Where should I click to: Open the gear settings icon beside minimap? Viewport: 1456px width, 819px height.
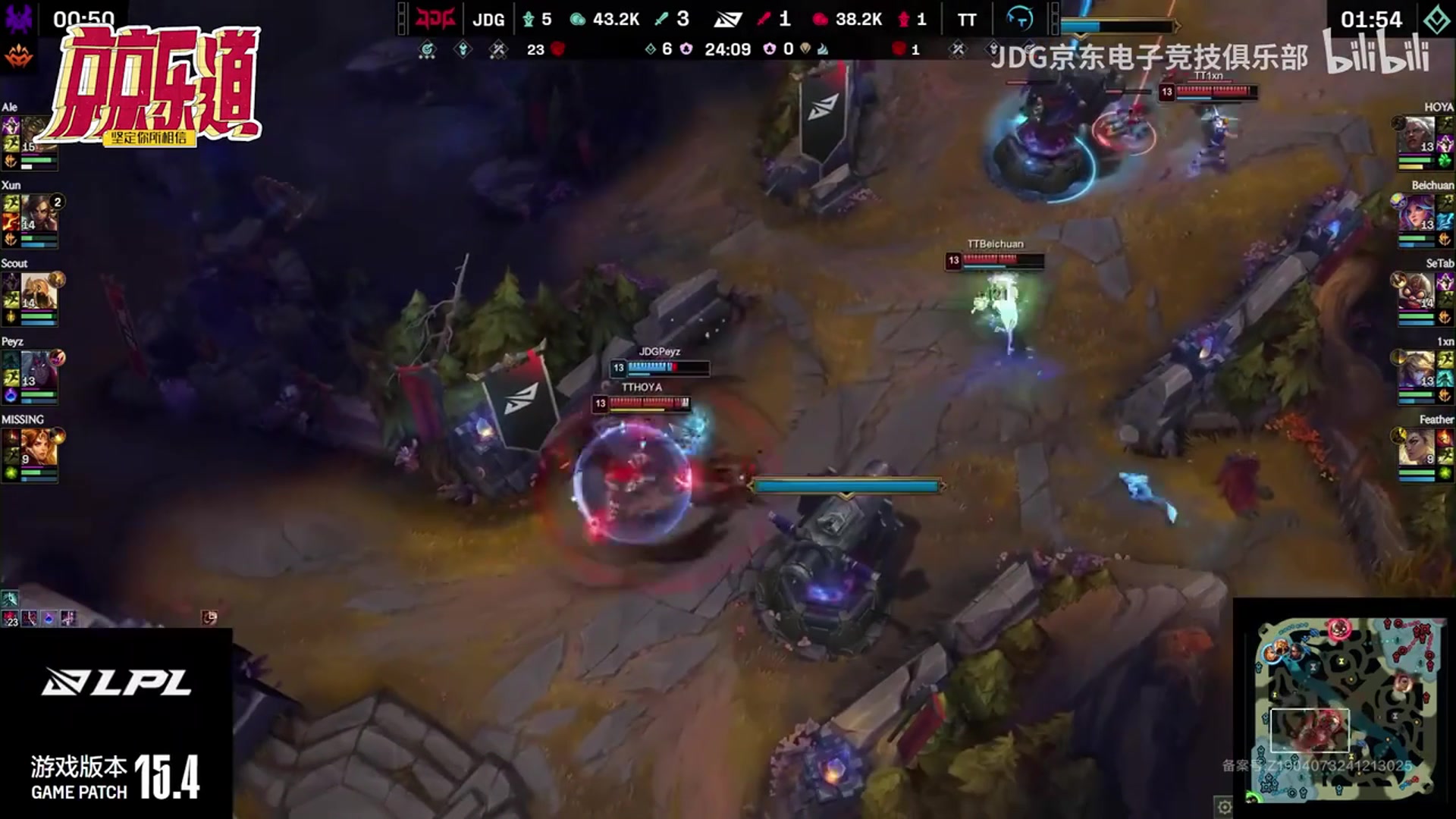[1224, 807]
